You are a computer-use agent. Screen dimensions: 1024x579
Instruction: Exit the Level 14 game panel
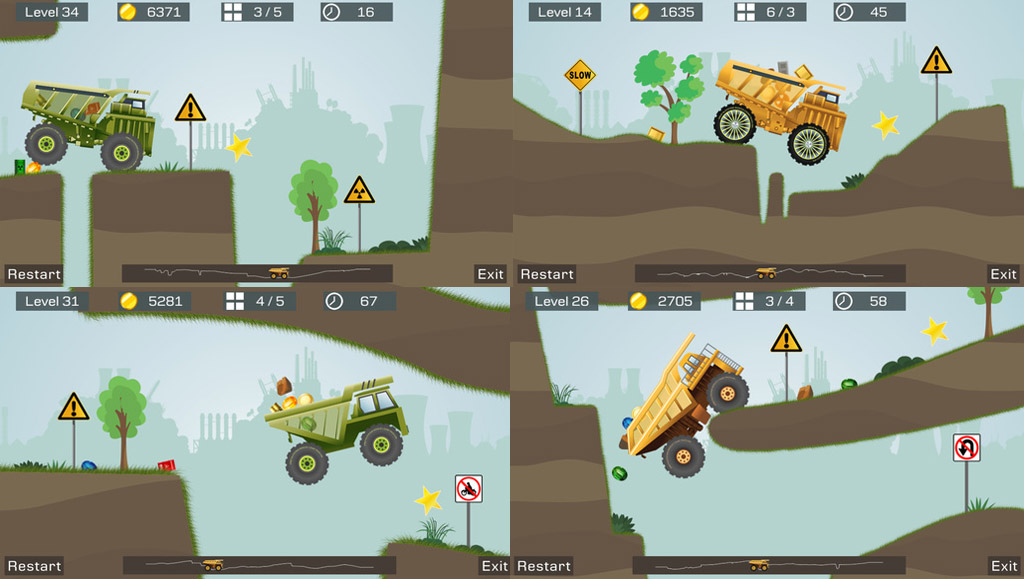pos(1003,274)
